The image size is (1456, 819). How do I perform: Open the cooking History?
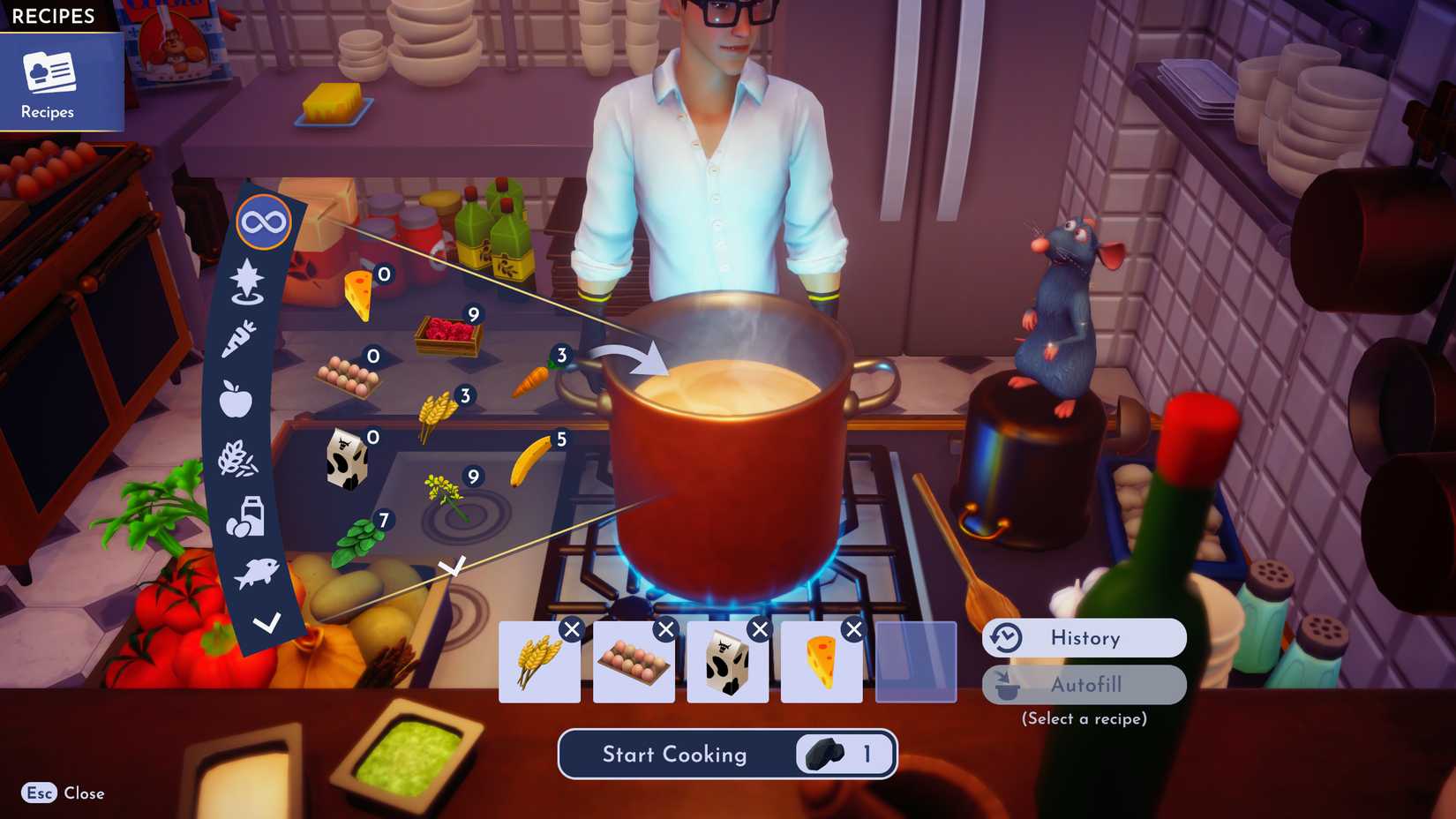click(x=1084, y=638)
